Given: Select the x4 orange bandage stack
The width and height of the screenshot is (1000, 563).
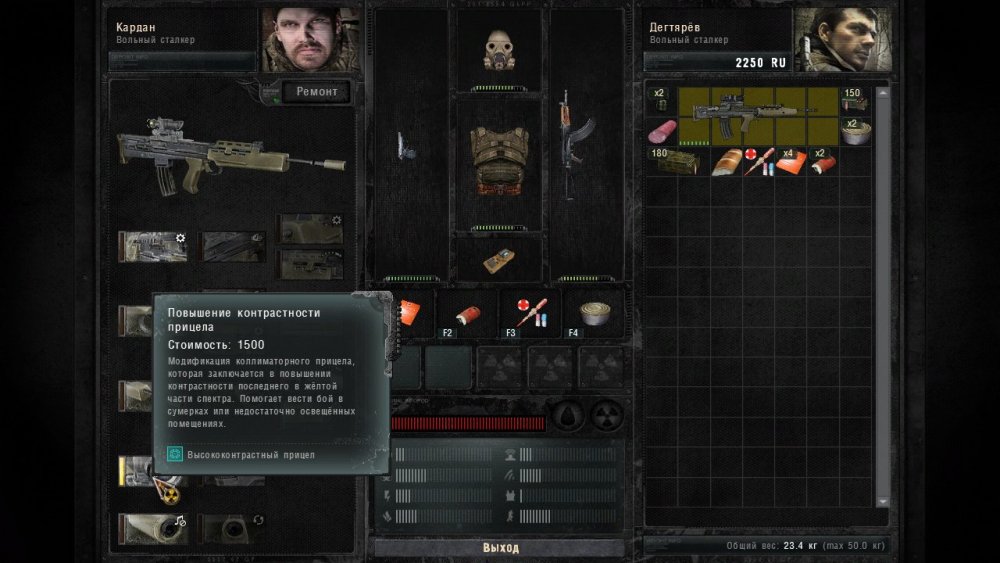Looking at the screenshot, I should (x=791, y=162).
